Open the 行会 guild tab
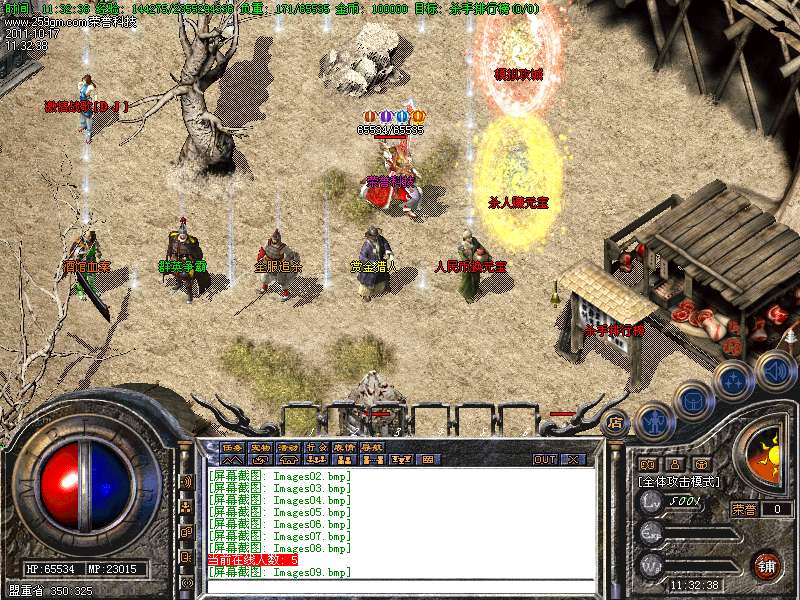 point(316,448)
